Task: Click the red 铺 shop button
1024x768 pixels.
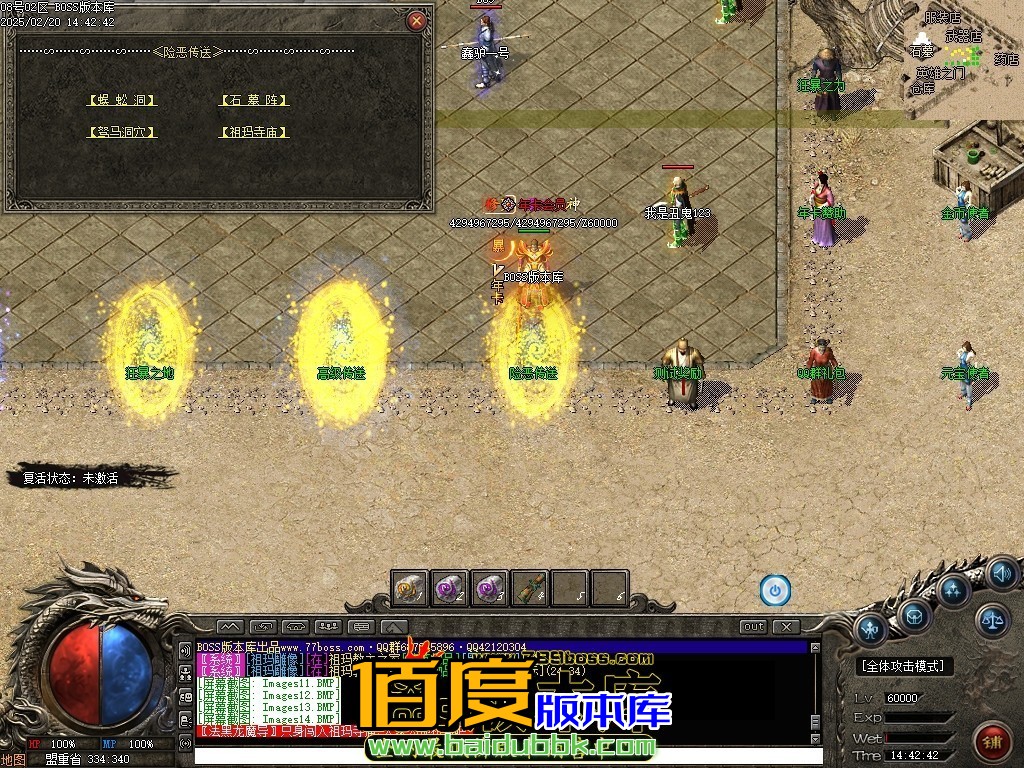Action: 992,742
